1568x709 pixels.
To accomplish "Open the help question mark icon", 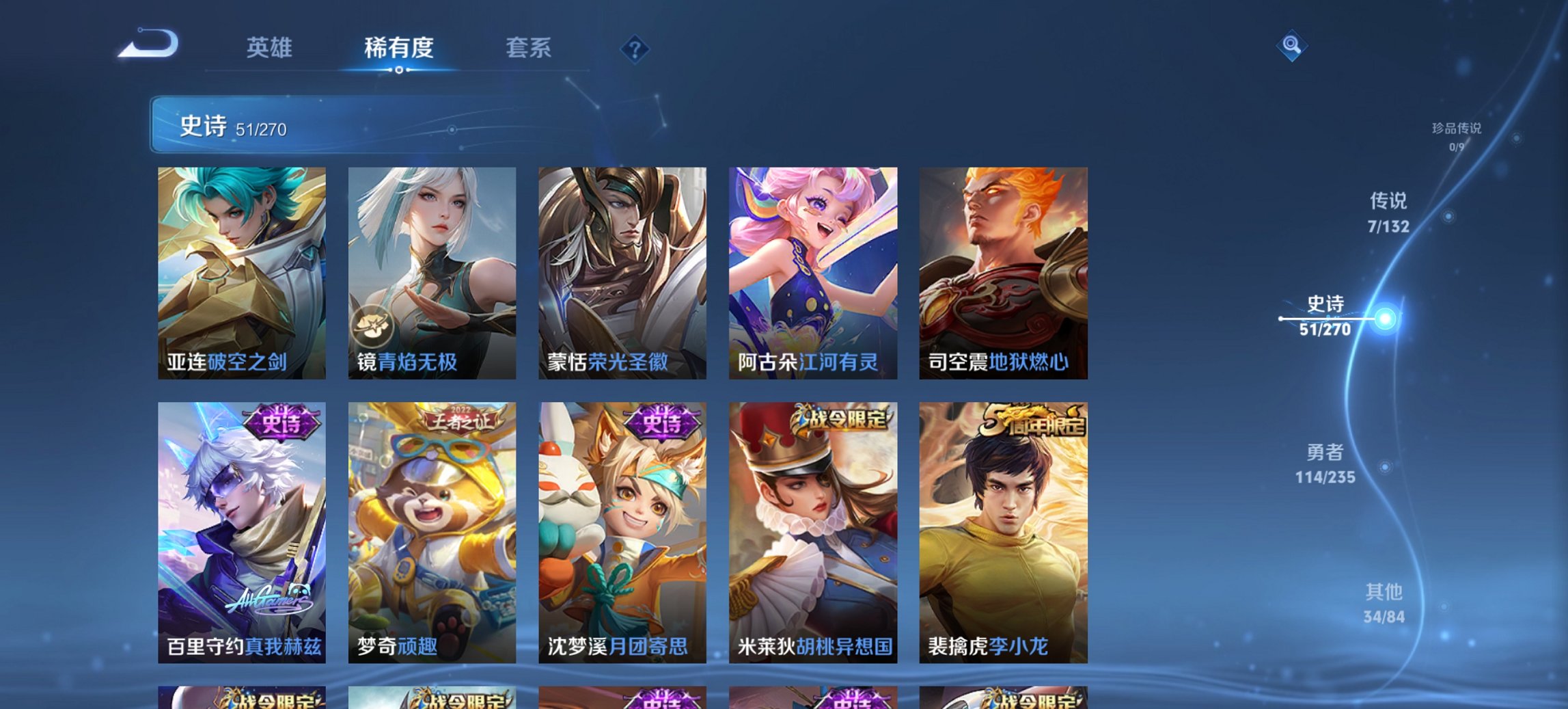I will coord(635,49).
